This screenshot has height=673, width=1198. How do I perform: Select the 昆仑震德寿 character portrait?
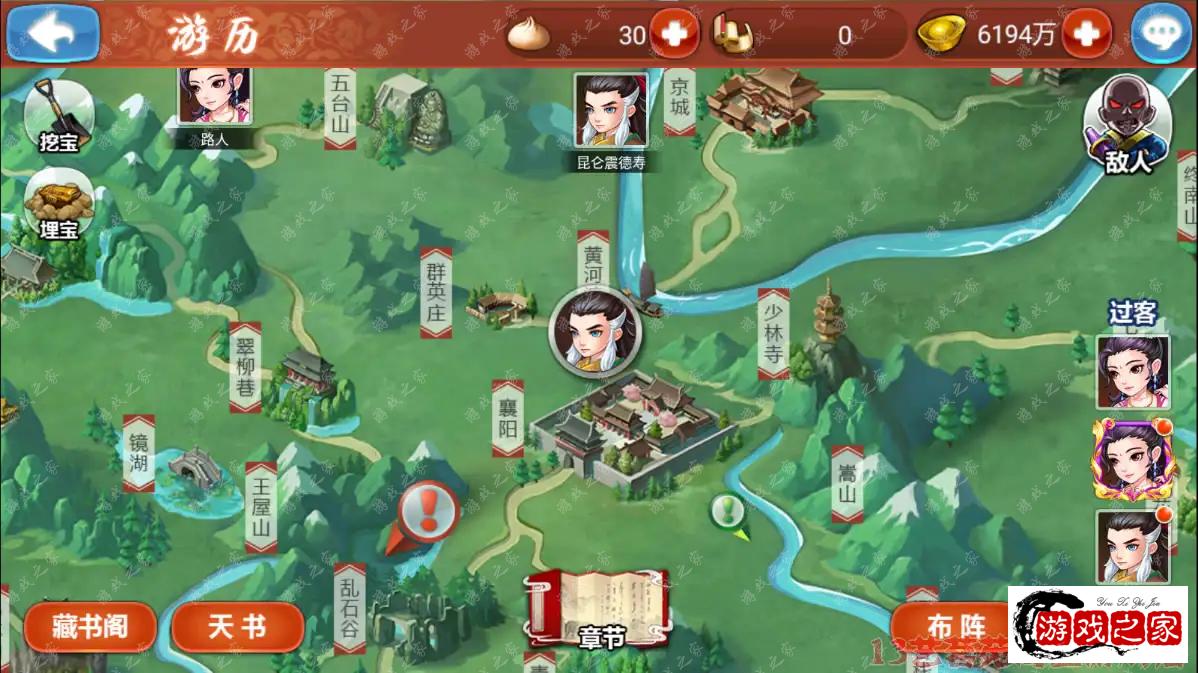pyautogui.click(x=610, y=112)
